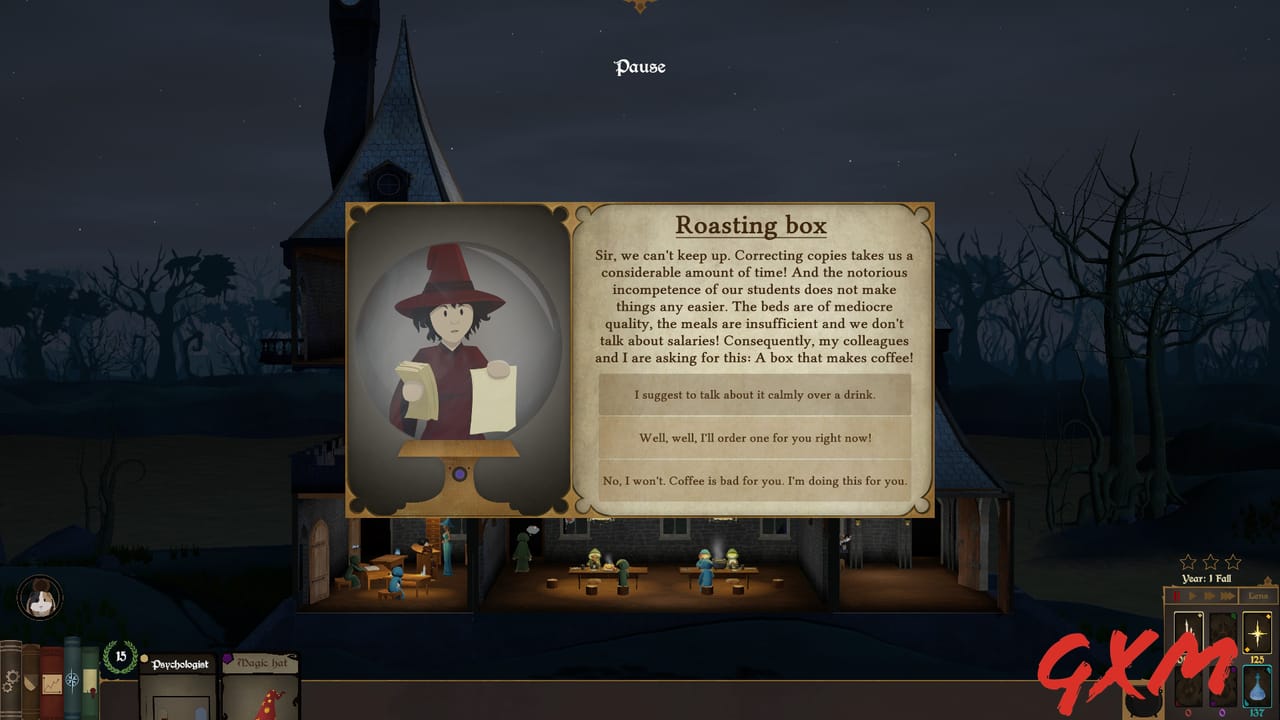
Task: Enable normal play speed
Action: (1192, 595)
